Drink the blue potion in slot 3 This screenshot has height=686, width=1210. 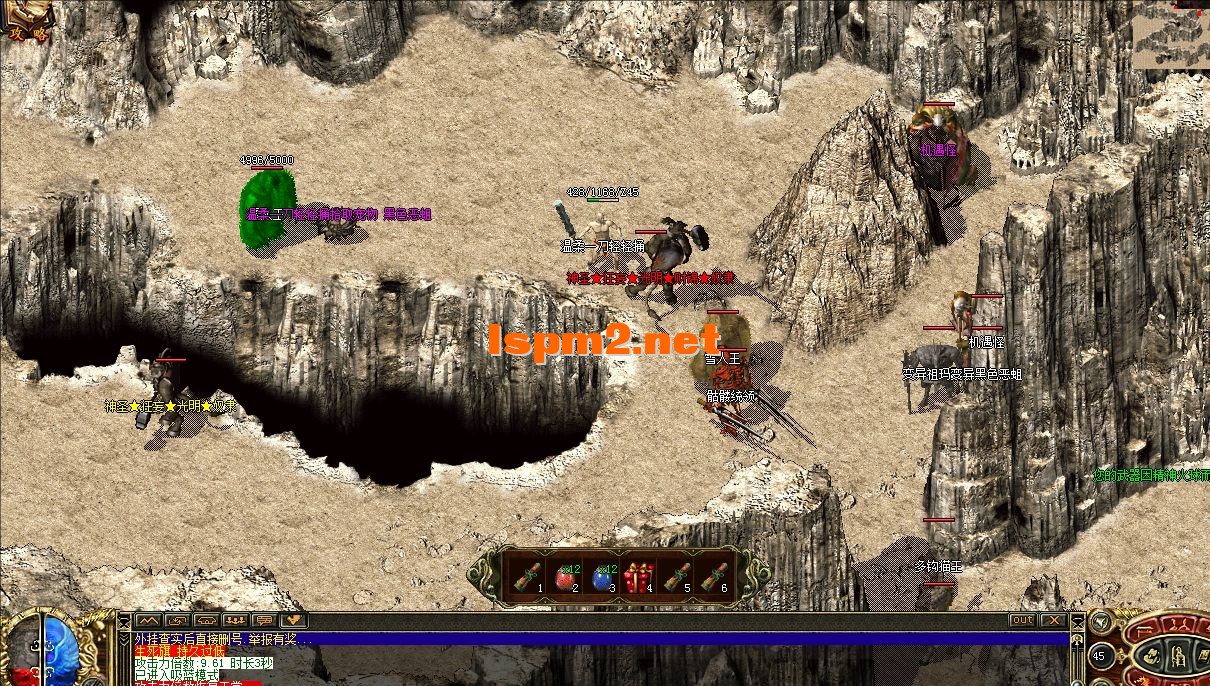coord(602,575)
